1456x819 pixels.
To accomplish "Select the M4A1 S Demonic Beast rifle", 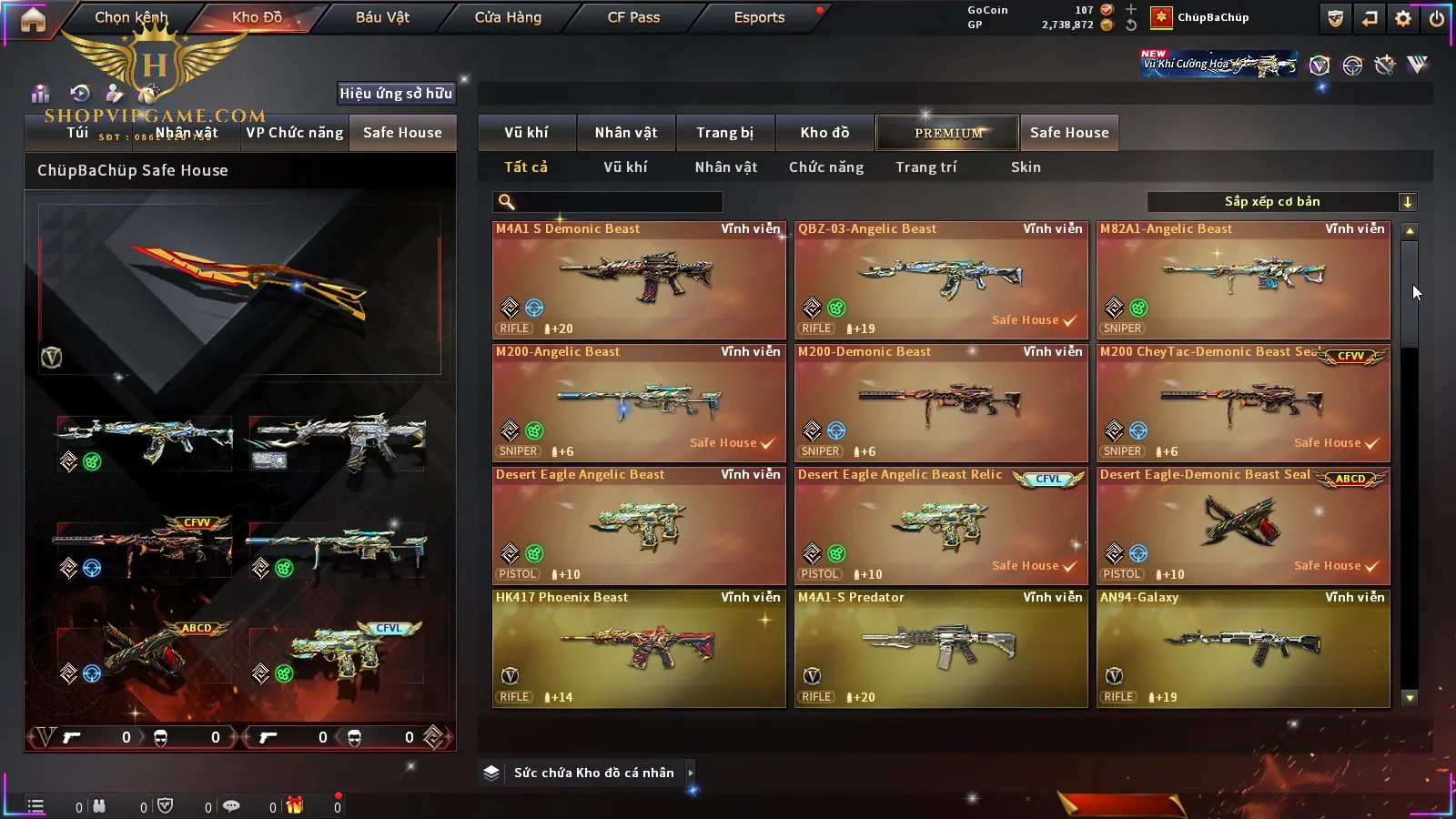I will 639,280.
